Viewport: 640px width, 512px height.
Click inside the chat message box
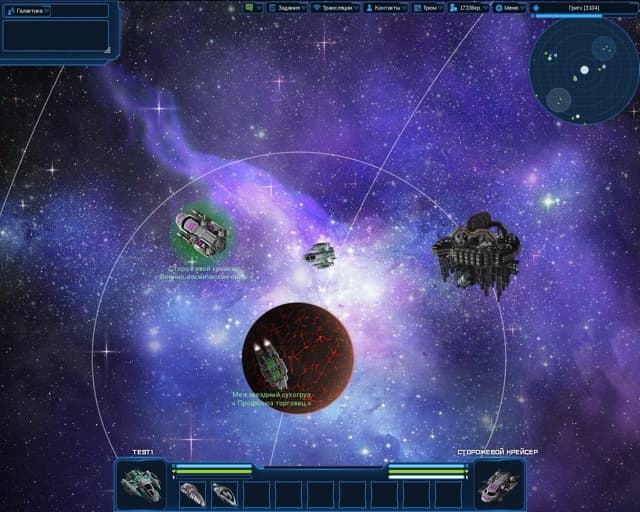click(54, 35)
